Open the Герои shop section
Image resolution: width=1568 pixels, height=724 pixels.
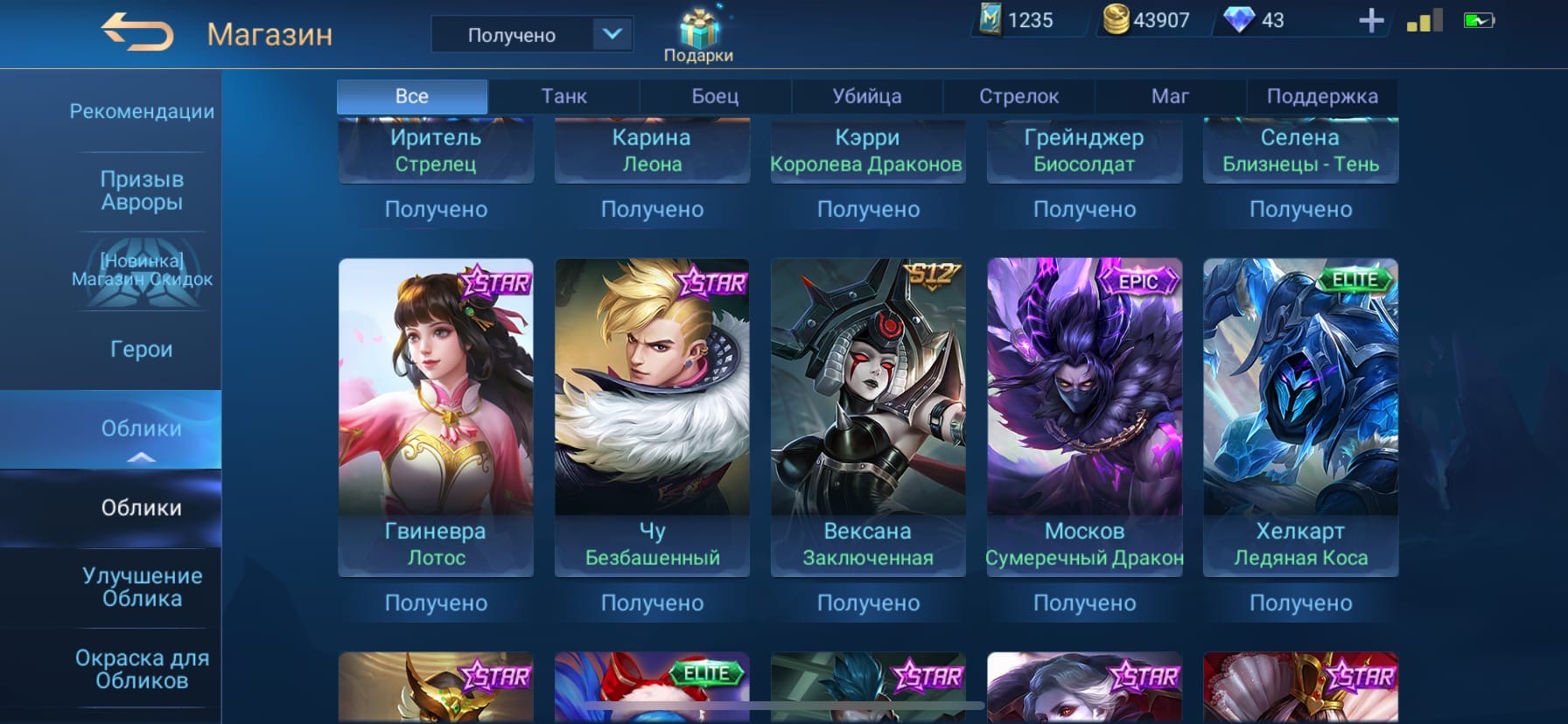142,349
